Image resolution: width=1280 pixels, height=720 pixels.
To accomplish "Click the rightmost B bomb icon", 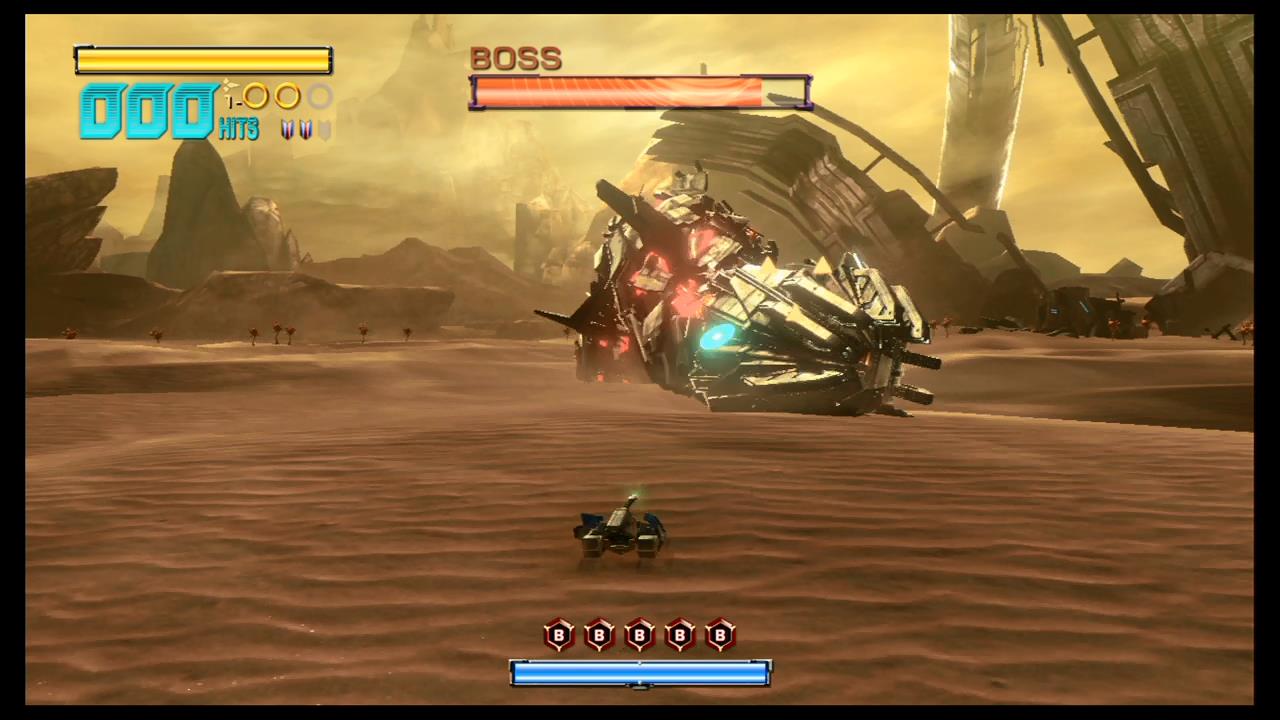I will pos(719,636).
